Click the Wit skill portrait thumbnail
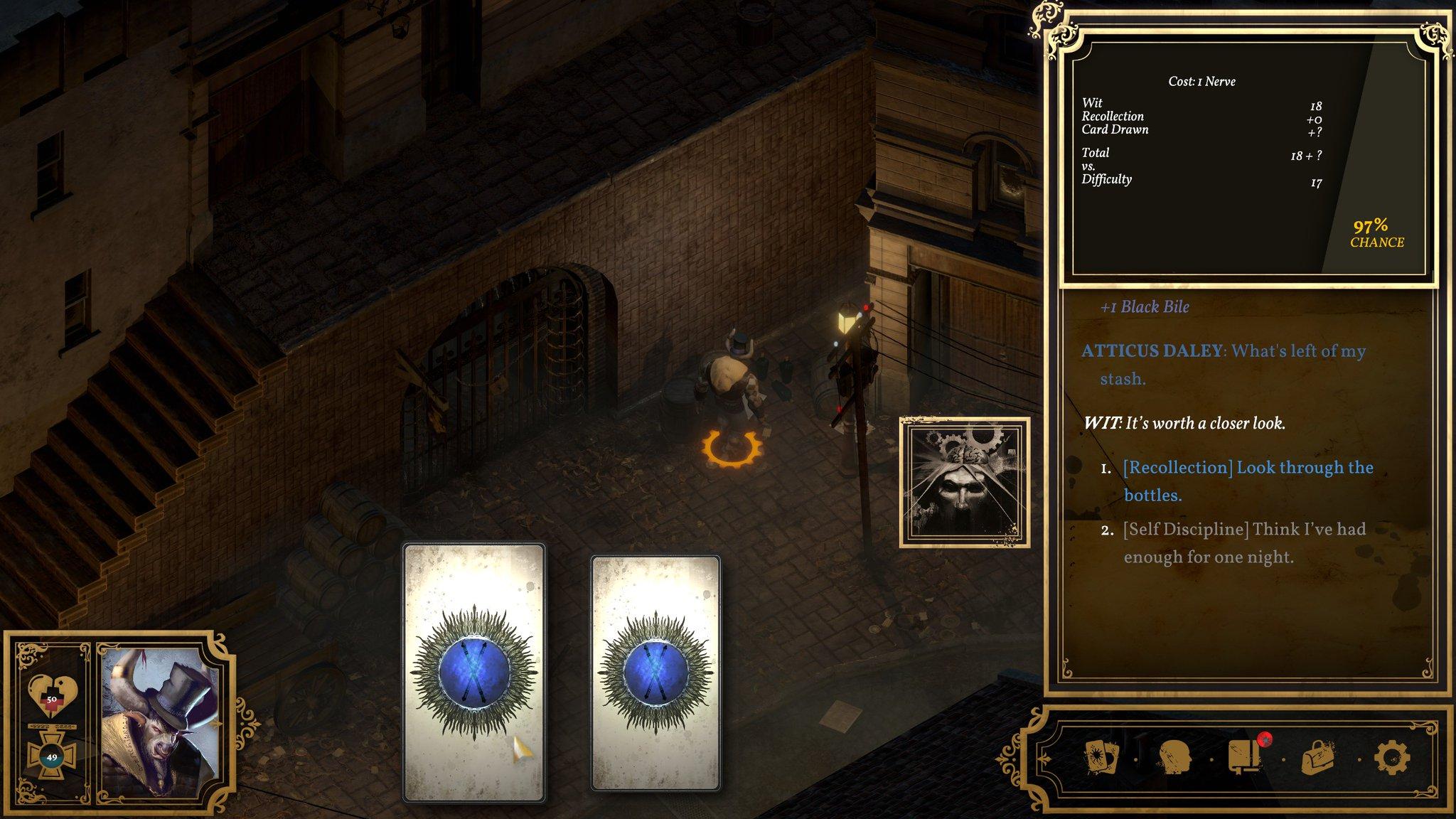1456x819 pixels. pyautogui.click(x=965, y=483)
